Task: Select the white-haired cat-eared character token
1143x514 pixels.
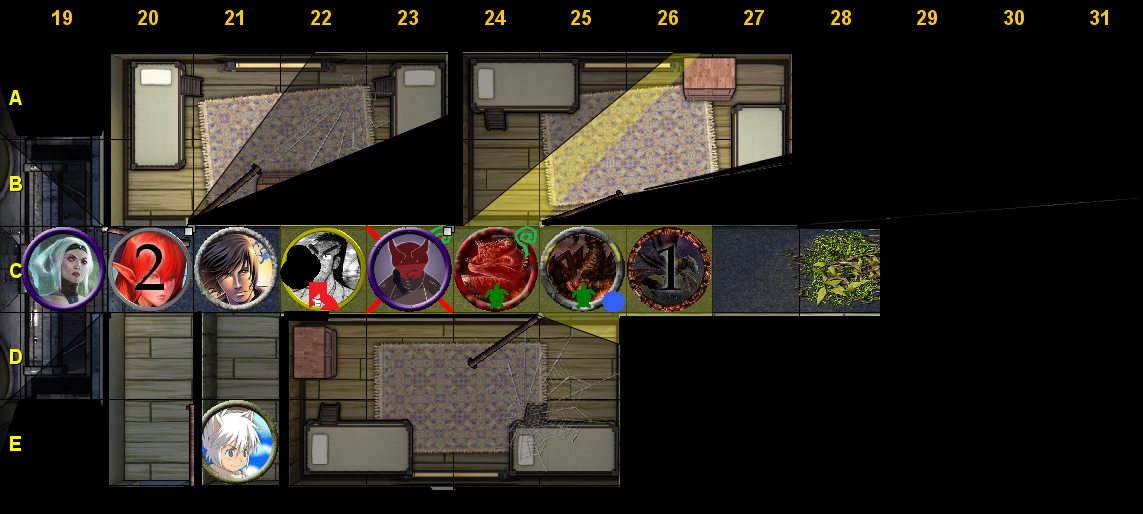Action: pyautogui.click(x=238, y=442)
